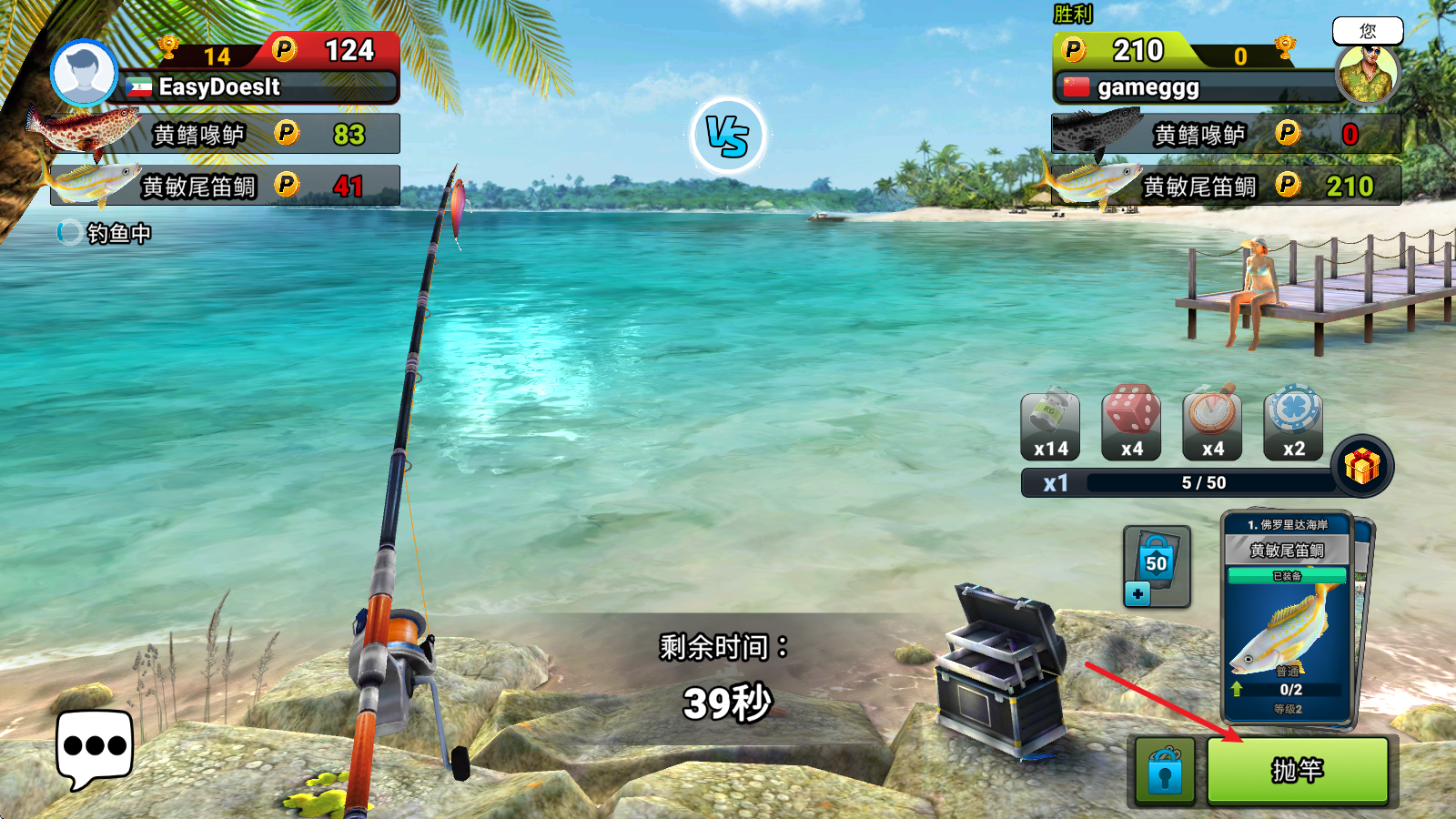
Task: Open the chat speech bubble
Action: (x=95, y=747)
